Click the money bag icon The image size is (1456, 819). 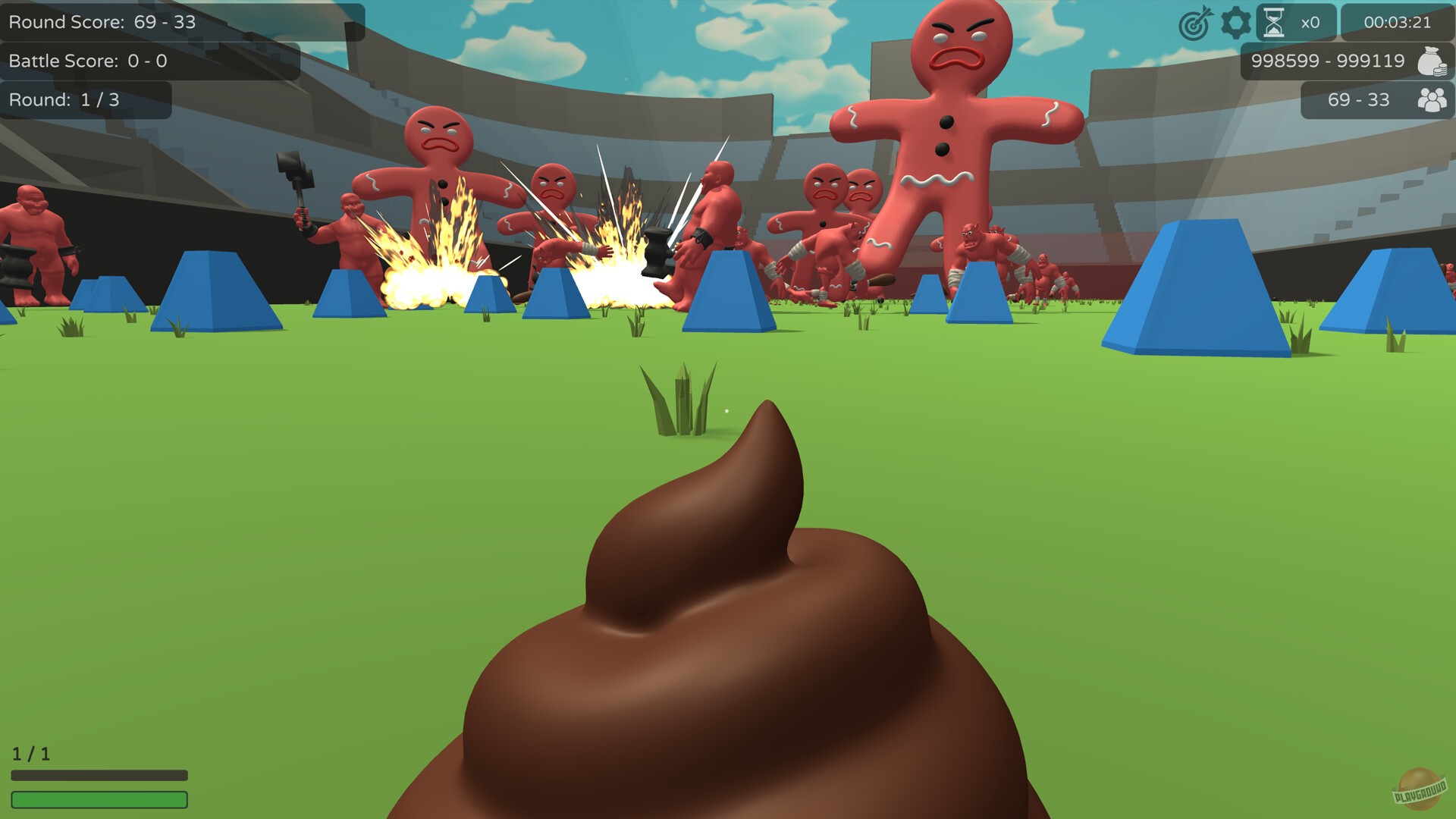1430,61
